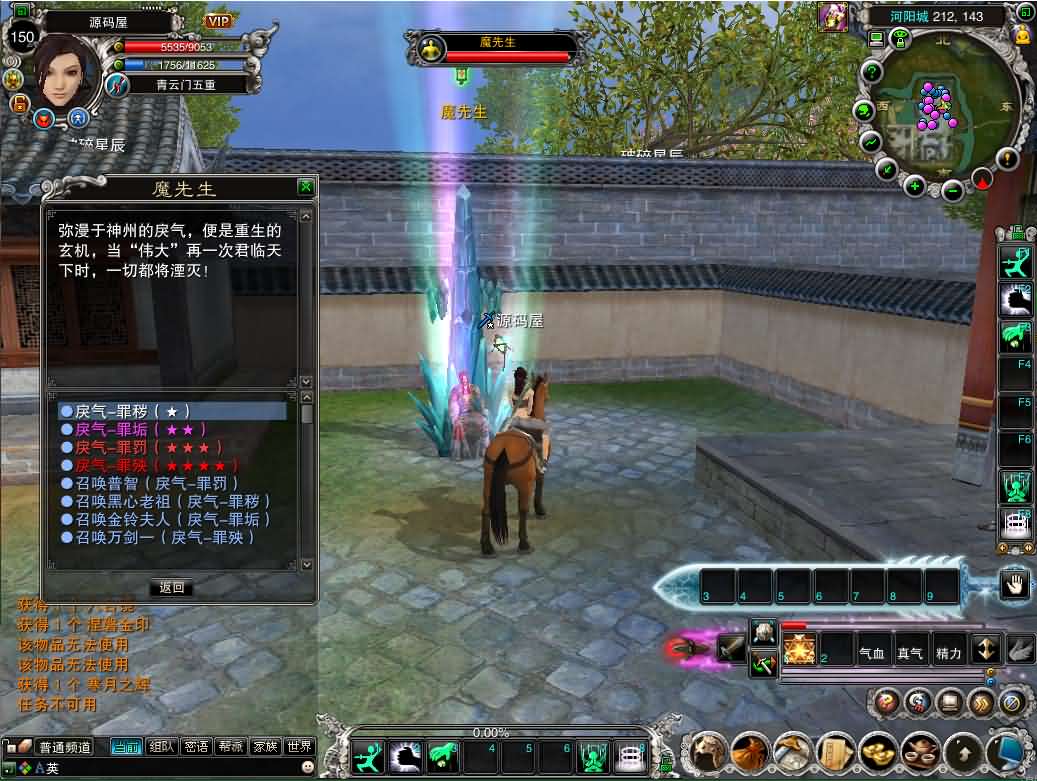Select 召唤金铃夫人 summon option

coord(166,519)
